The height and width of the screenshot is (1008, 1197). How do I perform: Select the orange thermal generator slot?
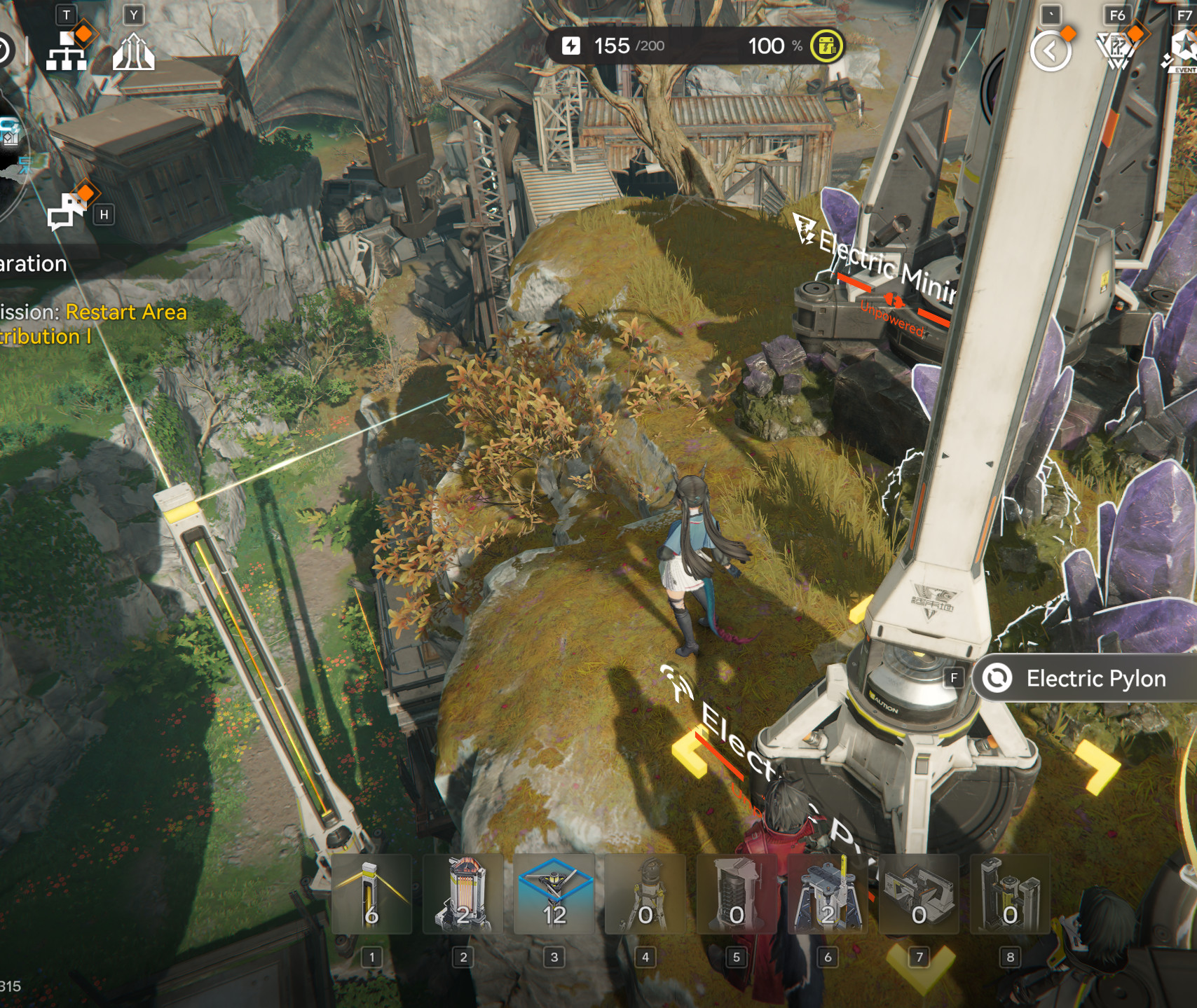tap(463, 895)
